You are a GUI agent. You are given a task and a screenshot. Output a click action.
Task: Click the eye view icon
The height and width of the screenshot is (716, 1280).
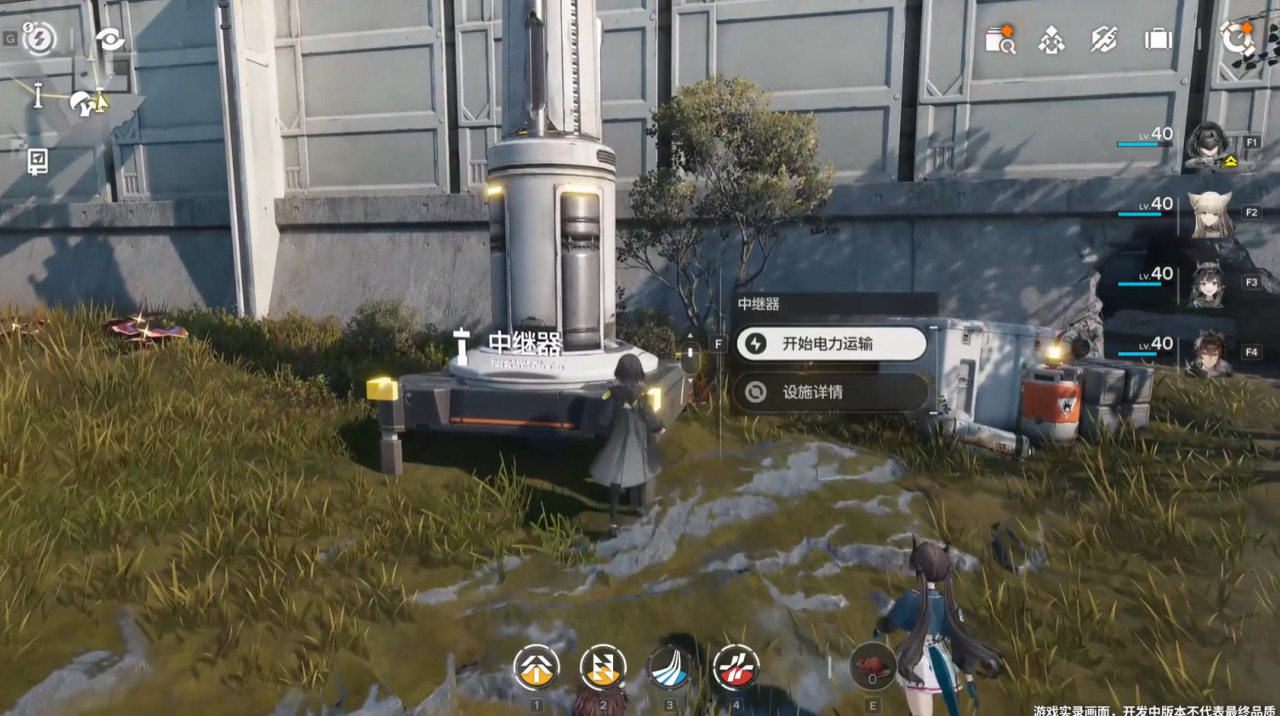[109, 39]
